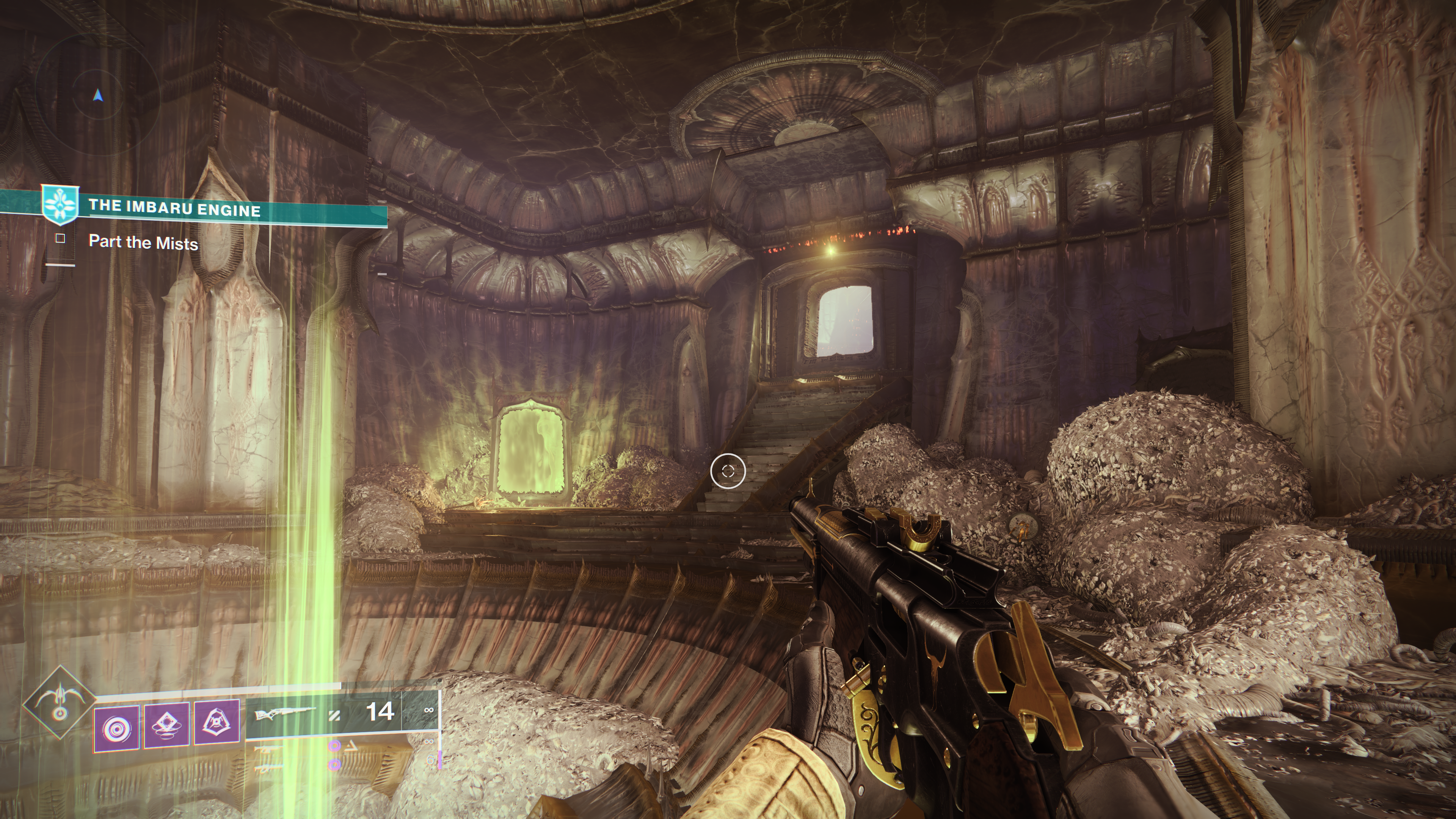
Task: Trigger the diamond-with-swirl melee ability icon
Action: [x=167, y=726]
